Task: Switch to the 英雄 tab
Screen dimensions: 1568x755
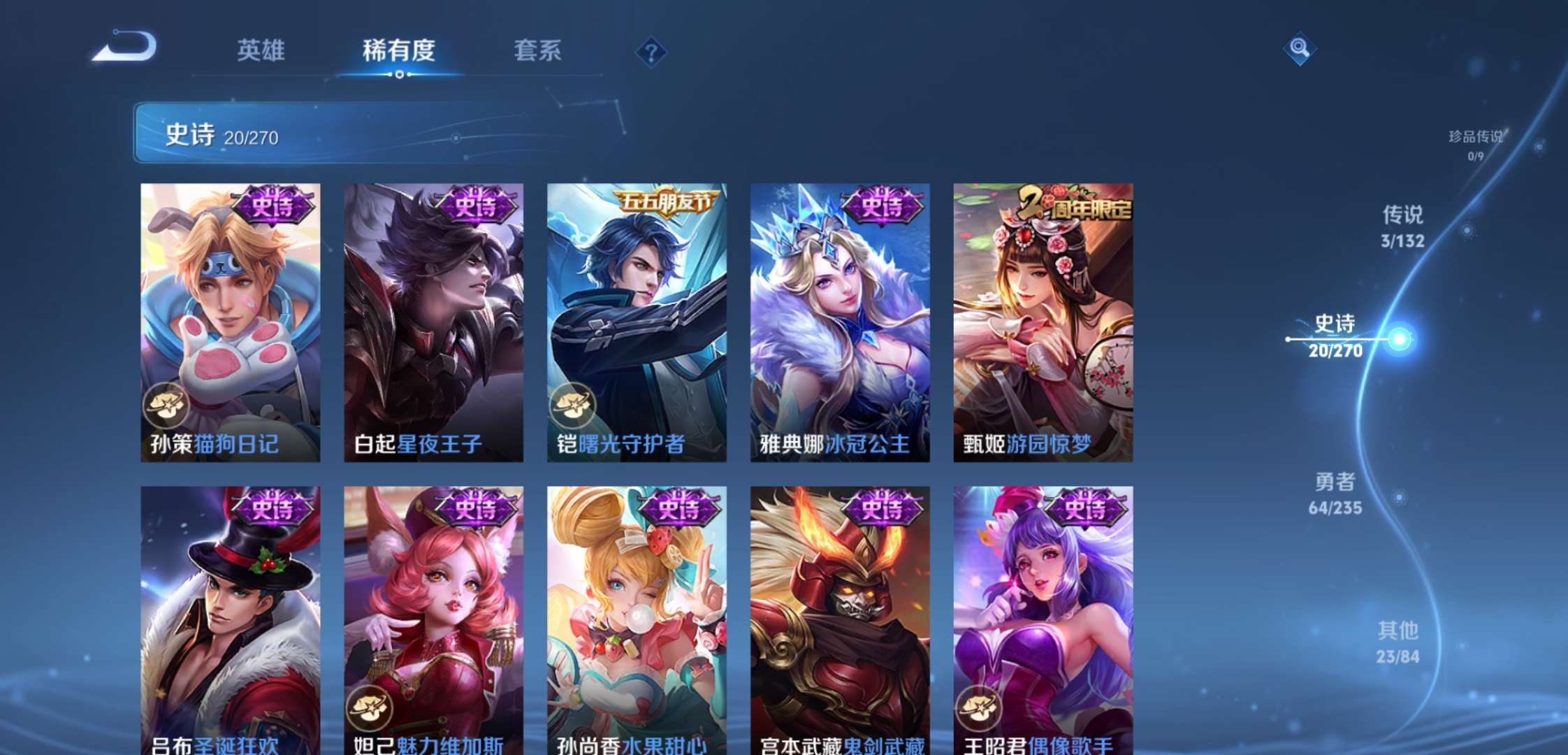Action: (x=262, y=50)
